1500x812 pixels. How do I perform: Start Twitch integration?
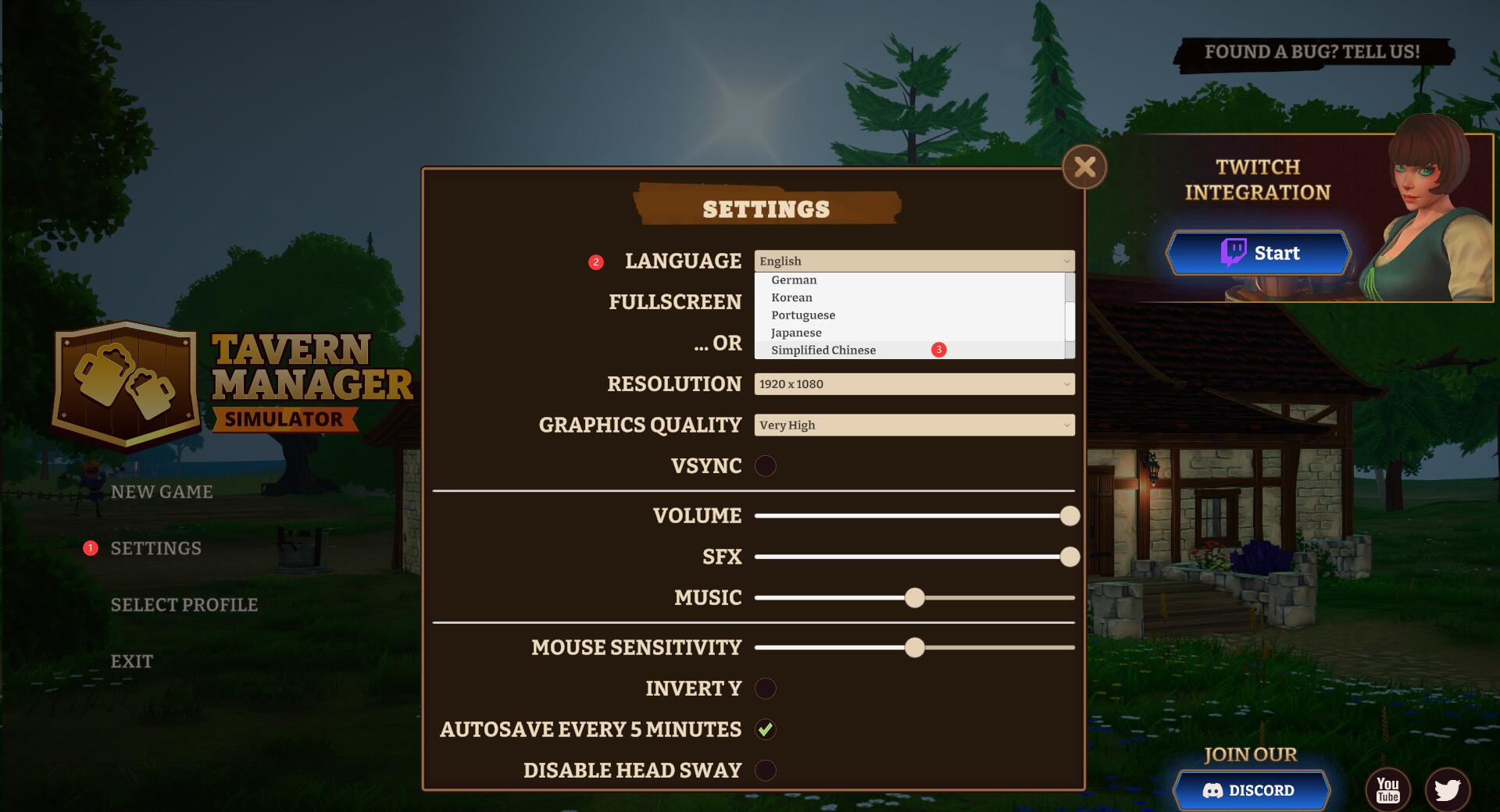coord(1259,253)
